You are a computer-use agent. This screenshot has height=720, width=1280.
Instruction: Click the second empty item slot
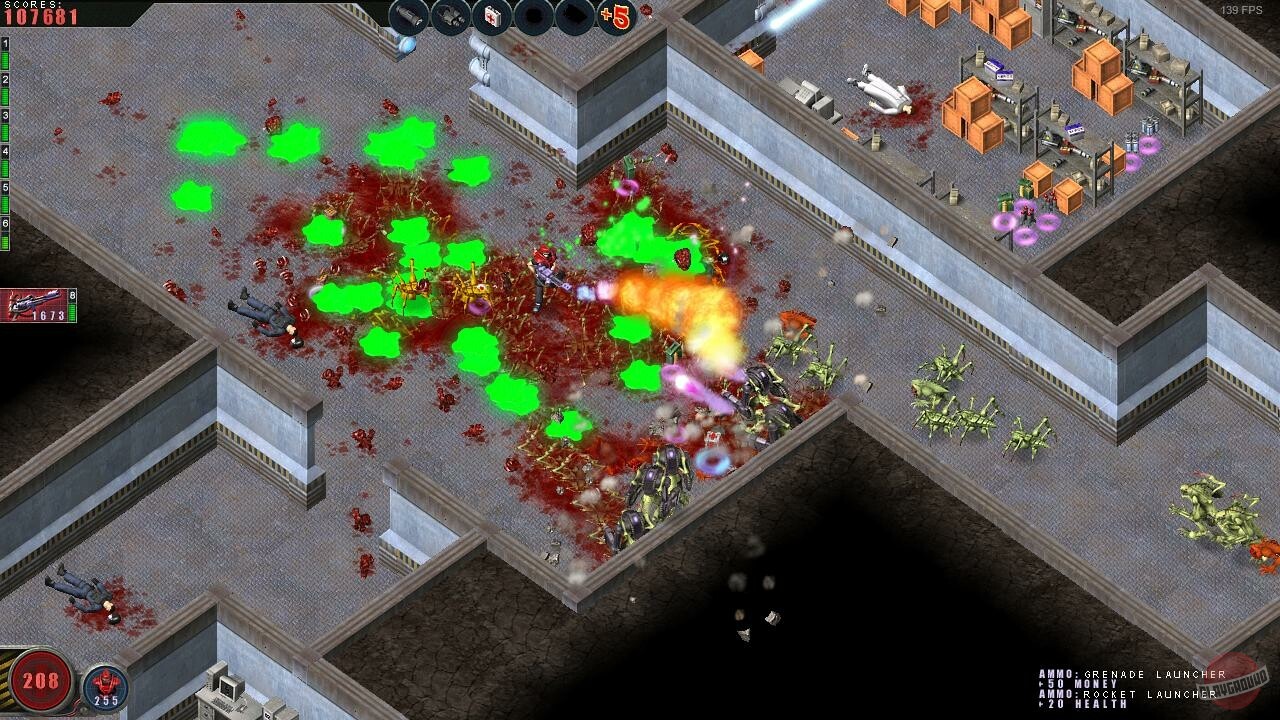click(x=574, y=15)
